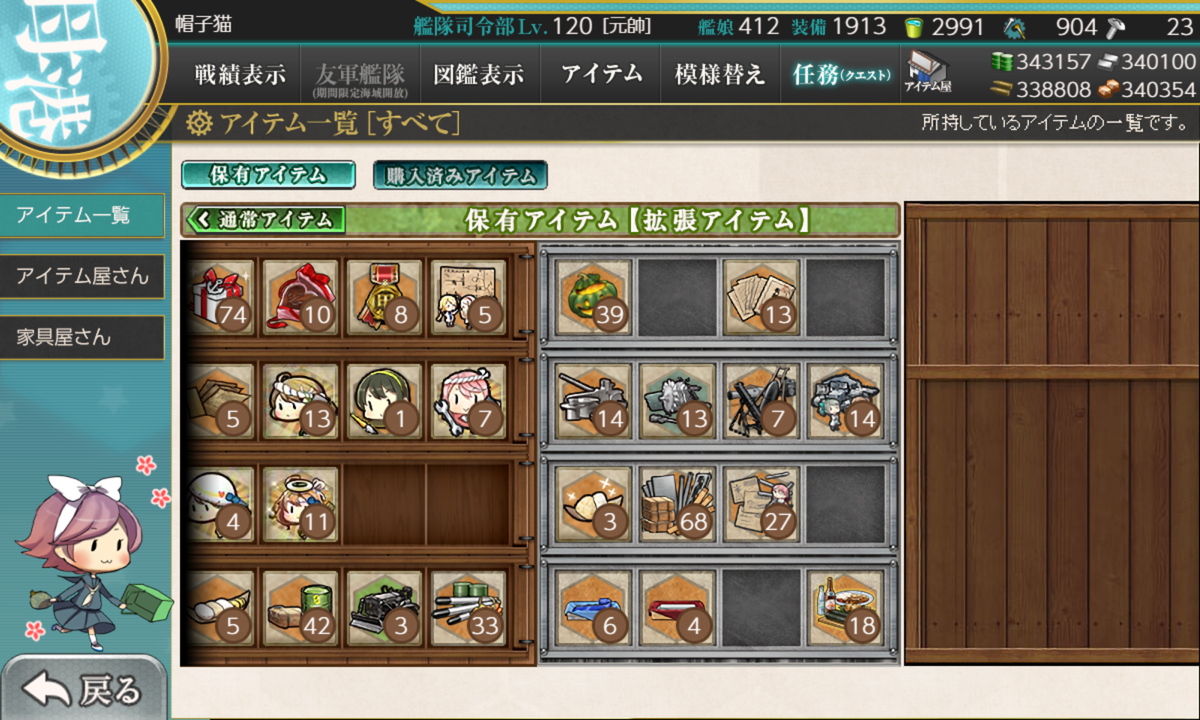The image size is (1200, 720).
Task: Click the 戻る back button
Action: (84, 689)
